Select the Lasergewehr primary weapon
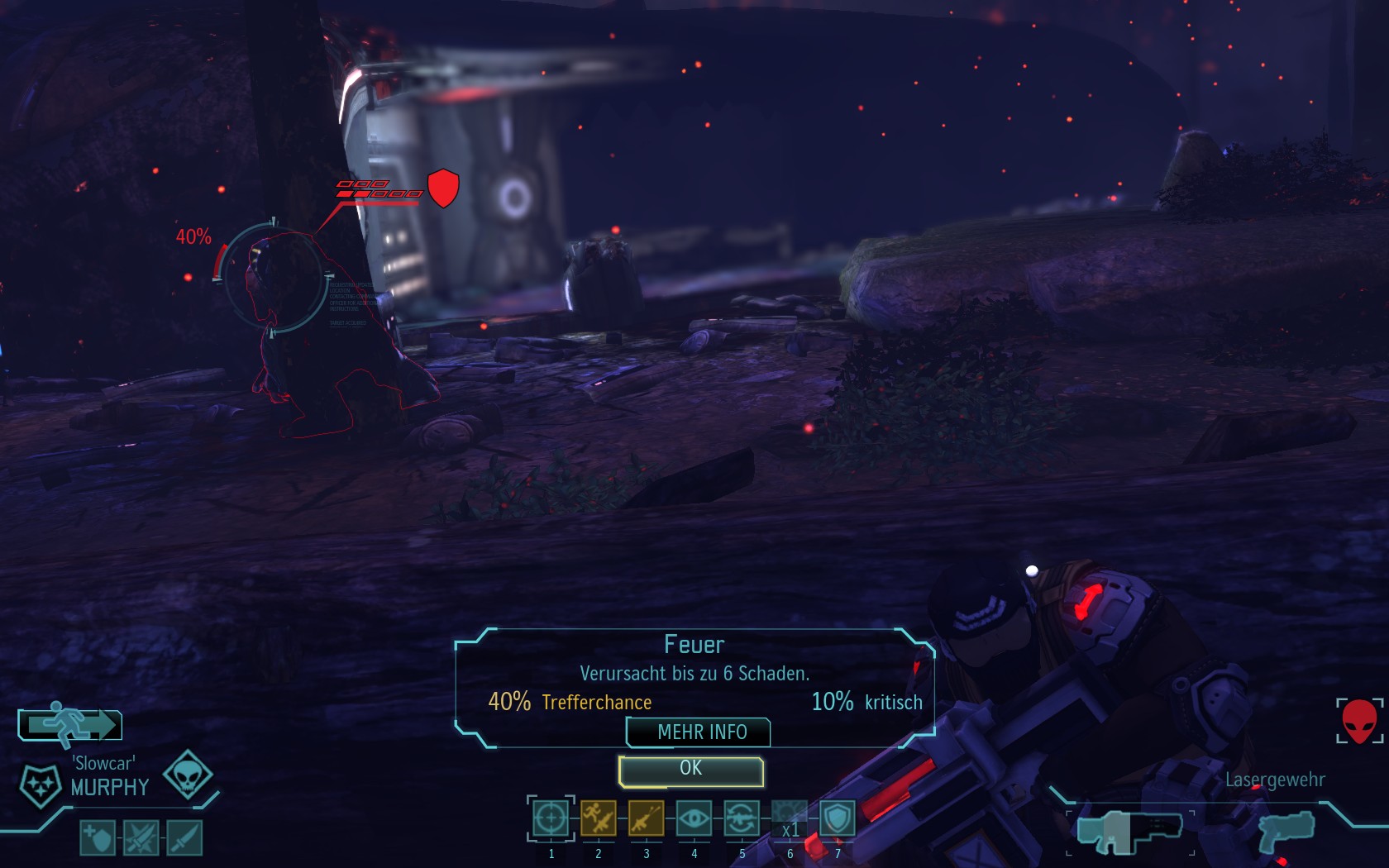Viewport: 1389px width, 868px height. [1129, 832]
